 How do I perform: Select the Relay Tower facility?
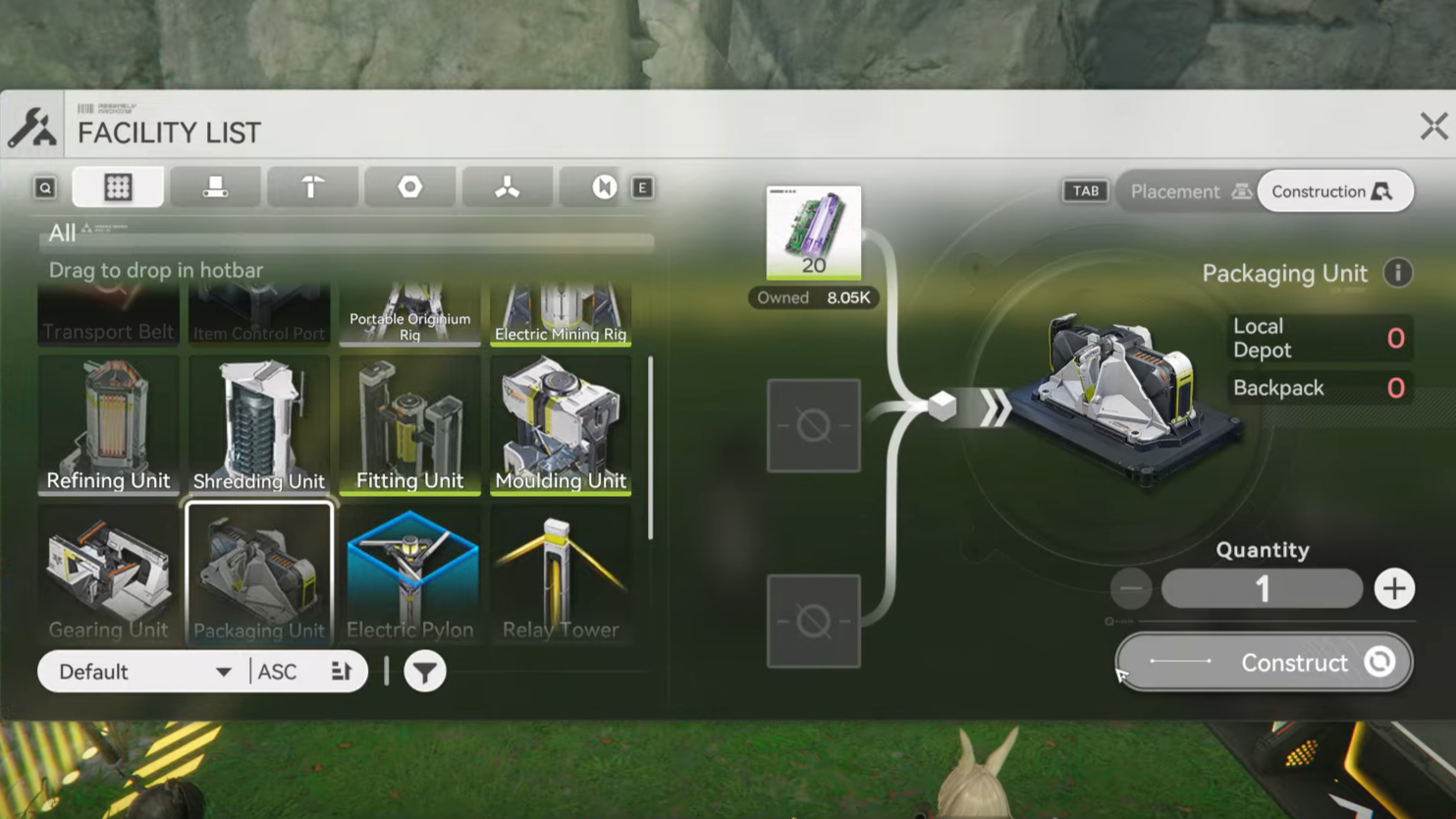click(561, 573)
